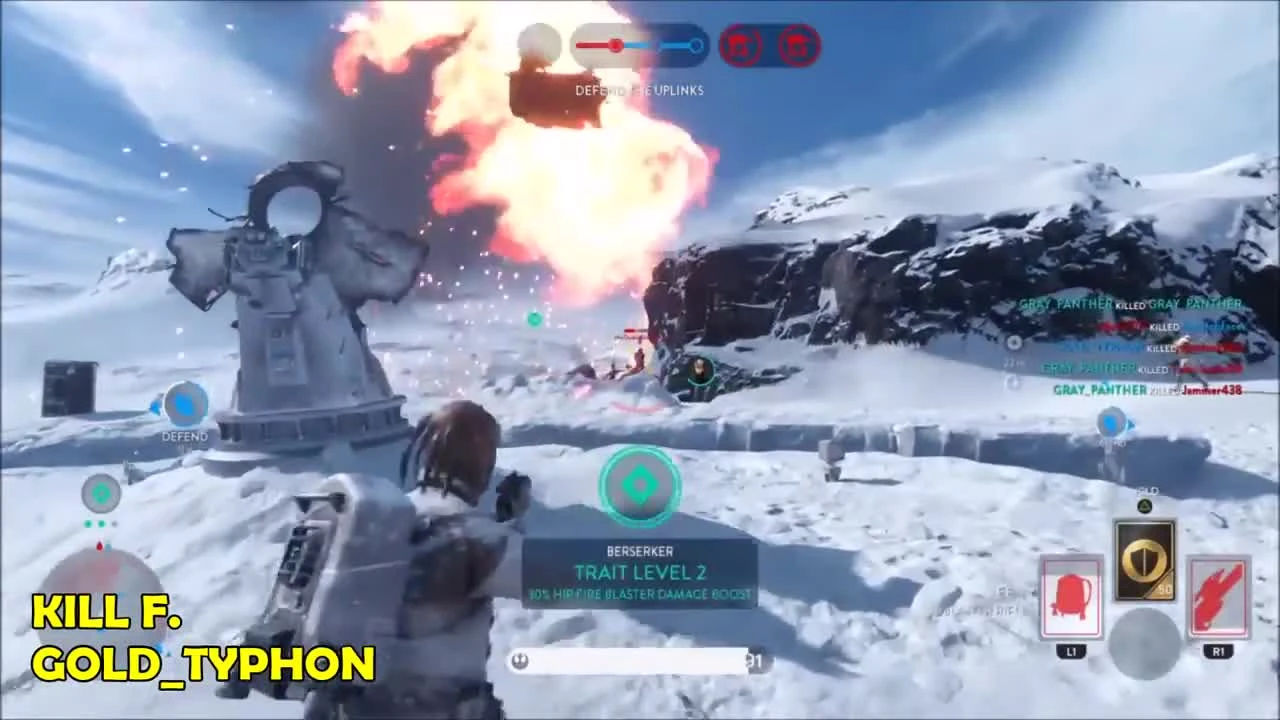The image size is (1280, 720).
Task: Select the gold Shield Charge star card
Action: (x=1146, y=557)
